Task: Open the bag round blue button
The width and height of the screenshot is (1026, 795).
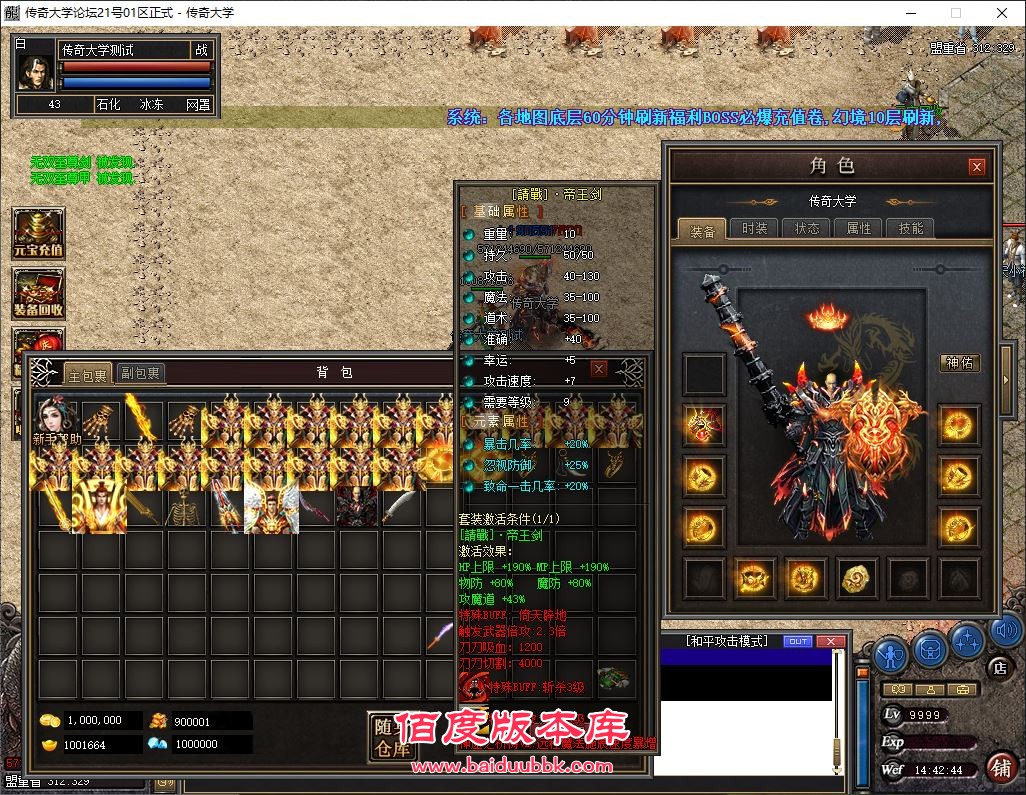Action: tap(930, 651)
